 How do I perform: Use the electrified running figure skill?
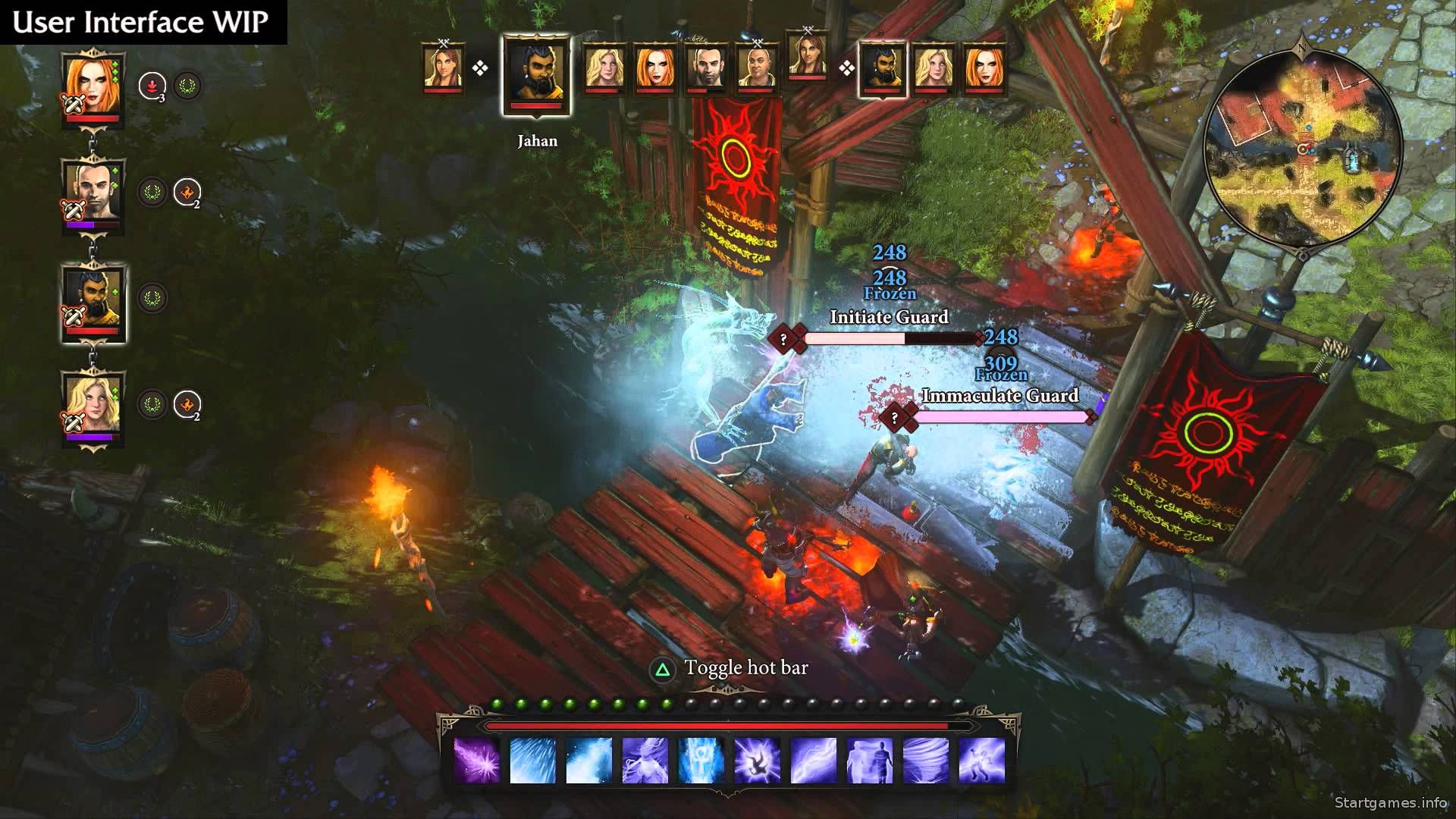click(x=982, y=759)
